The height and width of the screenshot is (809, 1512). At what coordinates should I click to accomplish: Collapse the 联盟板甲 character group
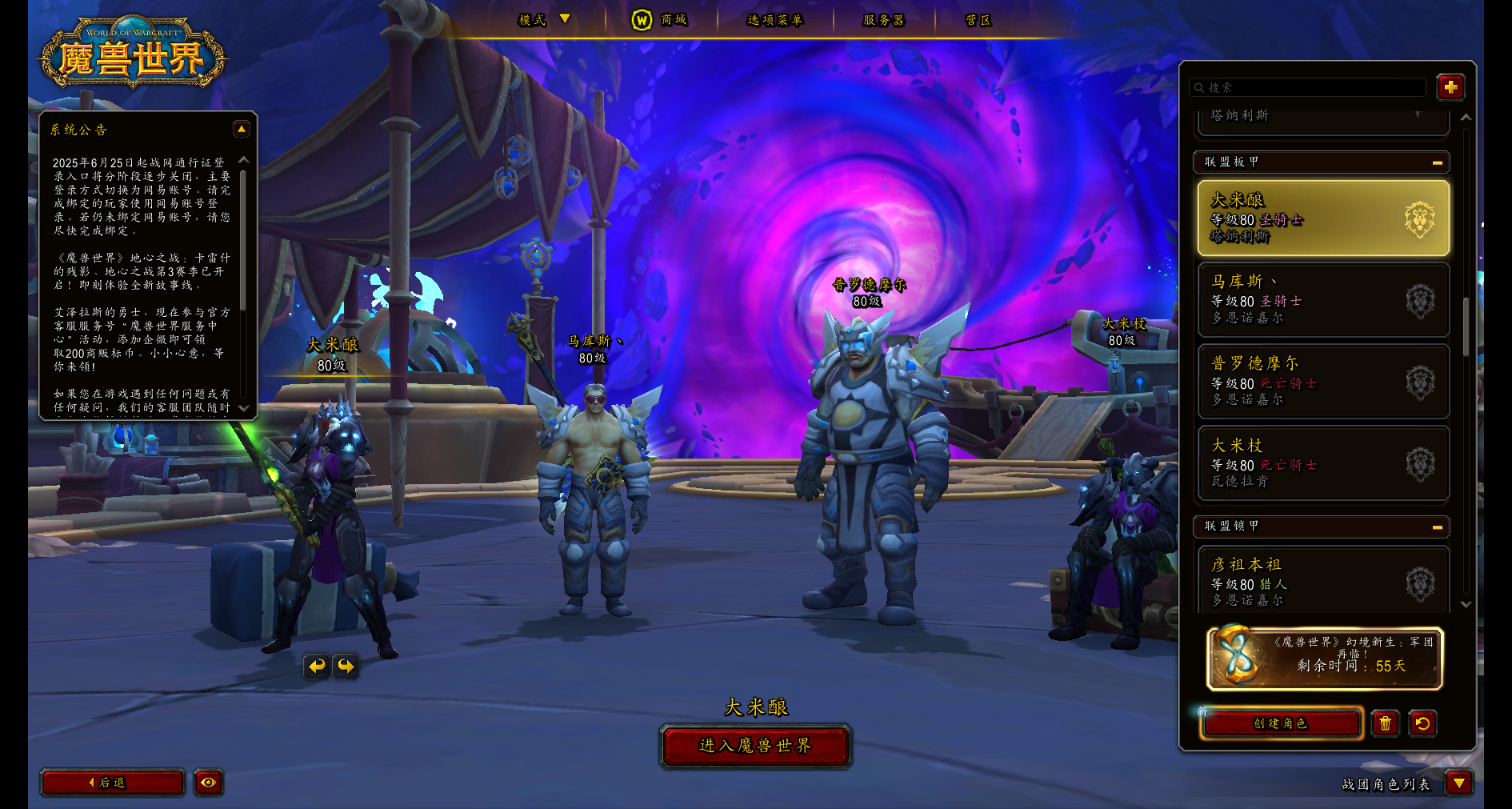(x=1437, y=162)
